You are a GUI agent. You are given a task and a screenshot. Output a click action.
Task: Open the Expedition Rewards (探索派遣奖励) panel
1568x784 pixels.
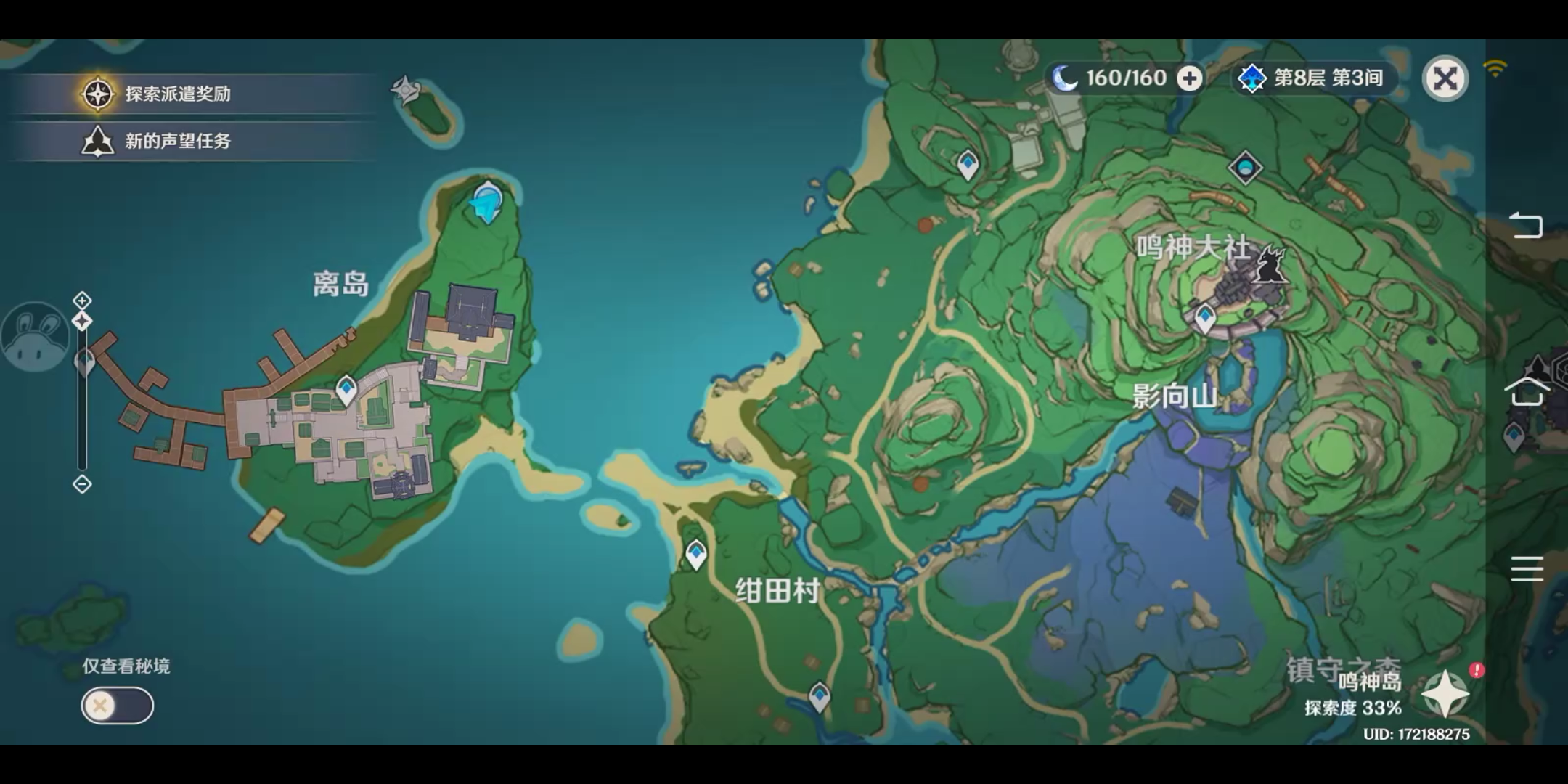click(174, 93)
